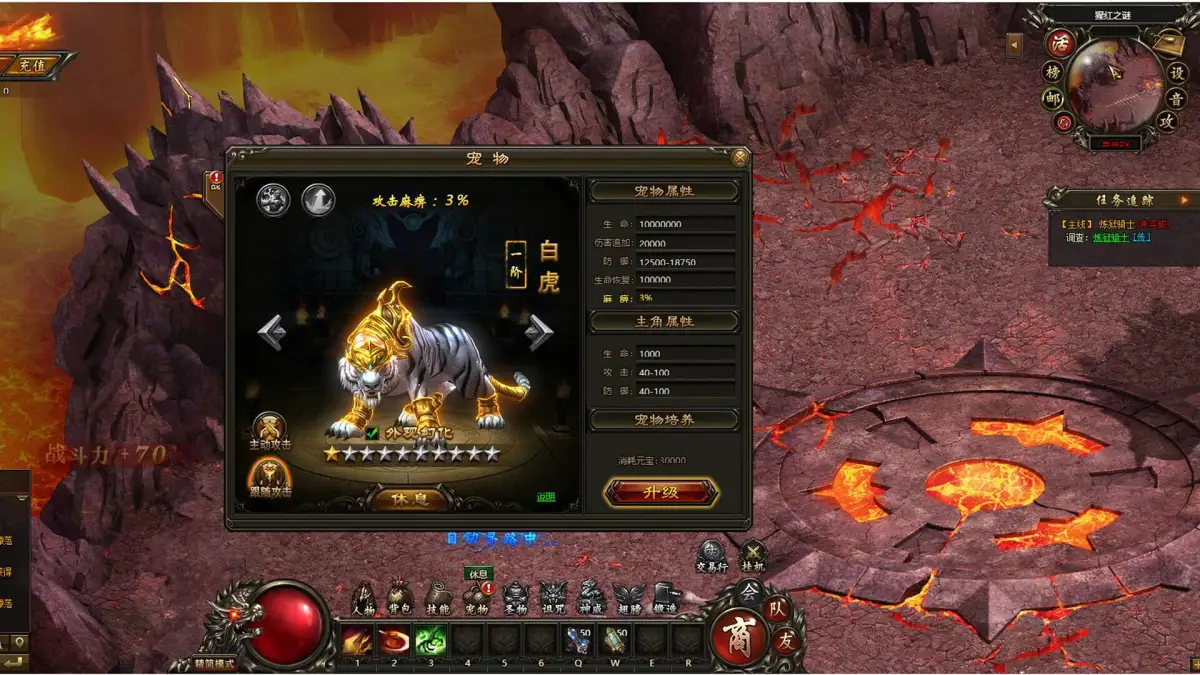Use the green claw skill in slot 3
The image size is (1200, 675).
tap(430, 640)
